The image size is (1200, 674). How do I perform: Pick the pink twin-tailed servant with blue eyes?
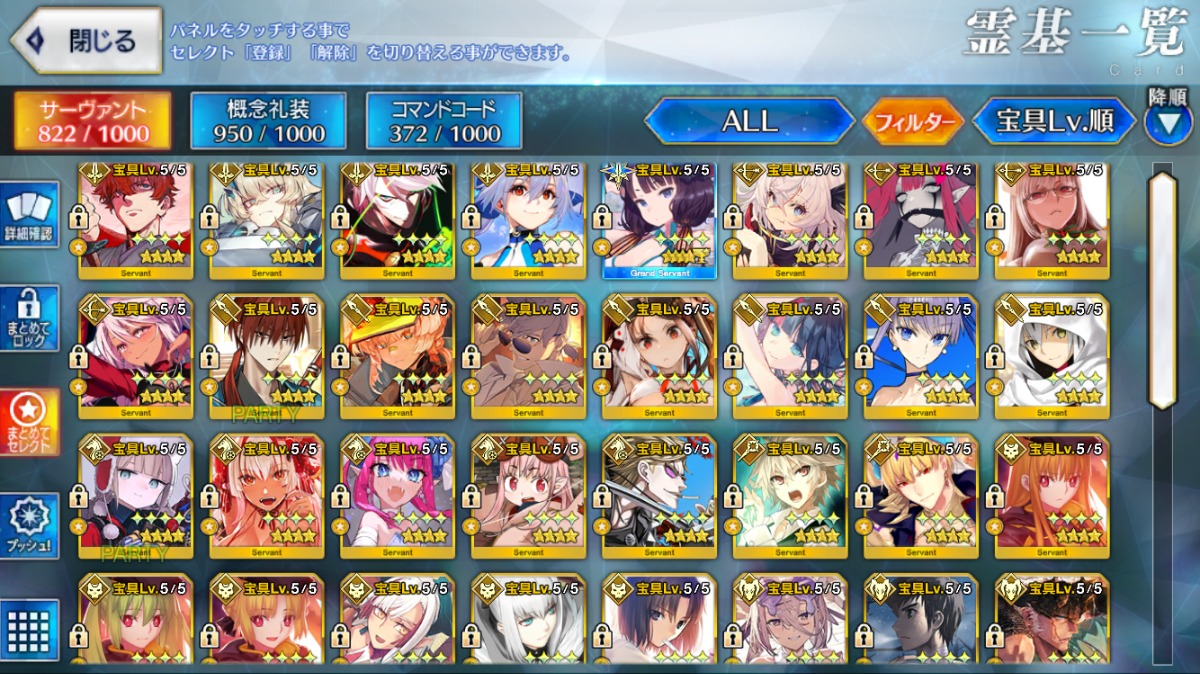(397, 495)
